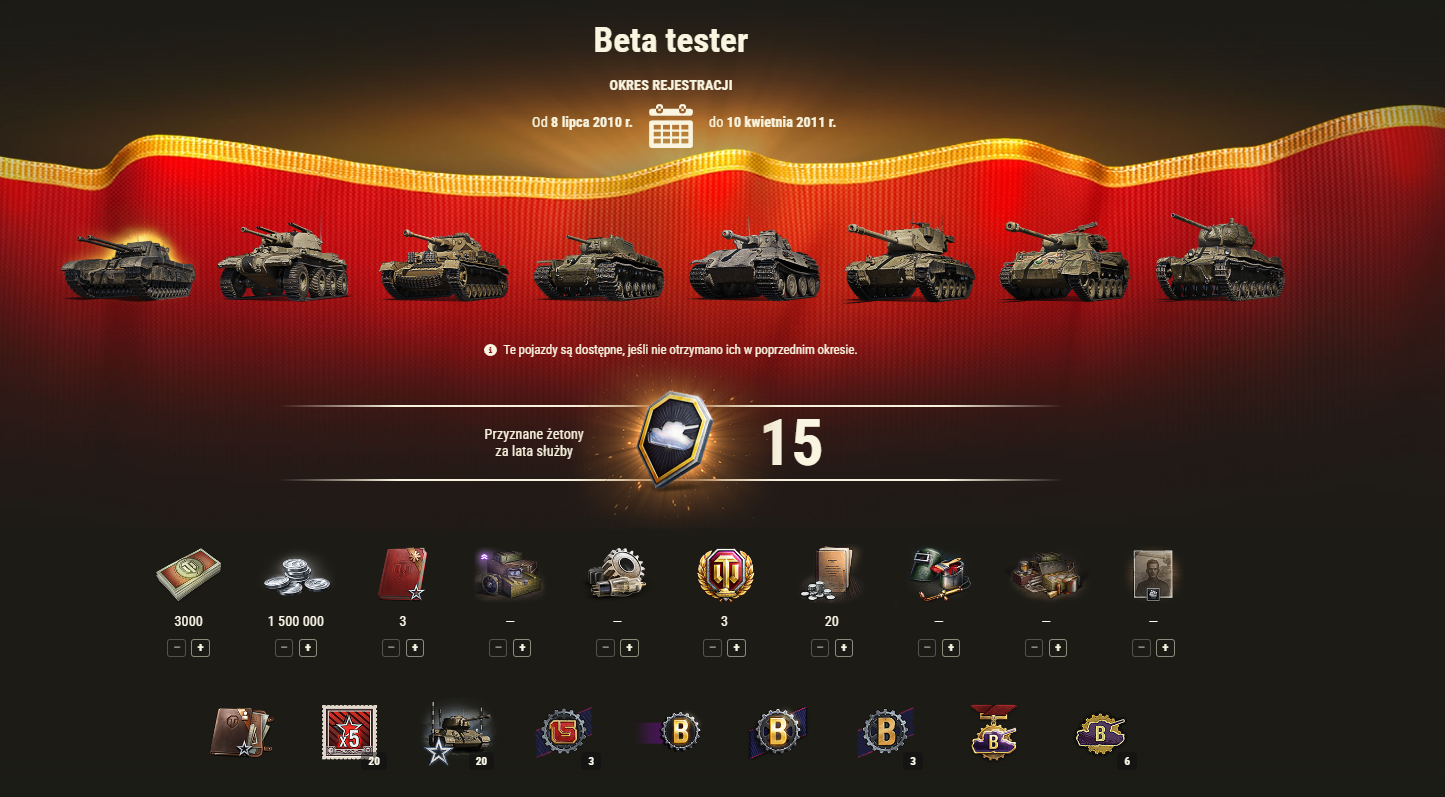Inspect the x5 red star stamp reward
The height and width of the screenshot is (797, 1445).
350,733
